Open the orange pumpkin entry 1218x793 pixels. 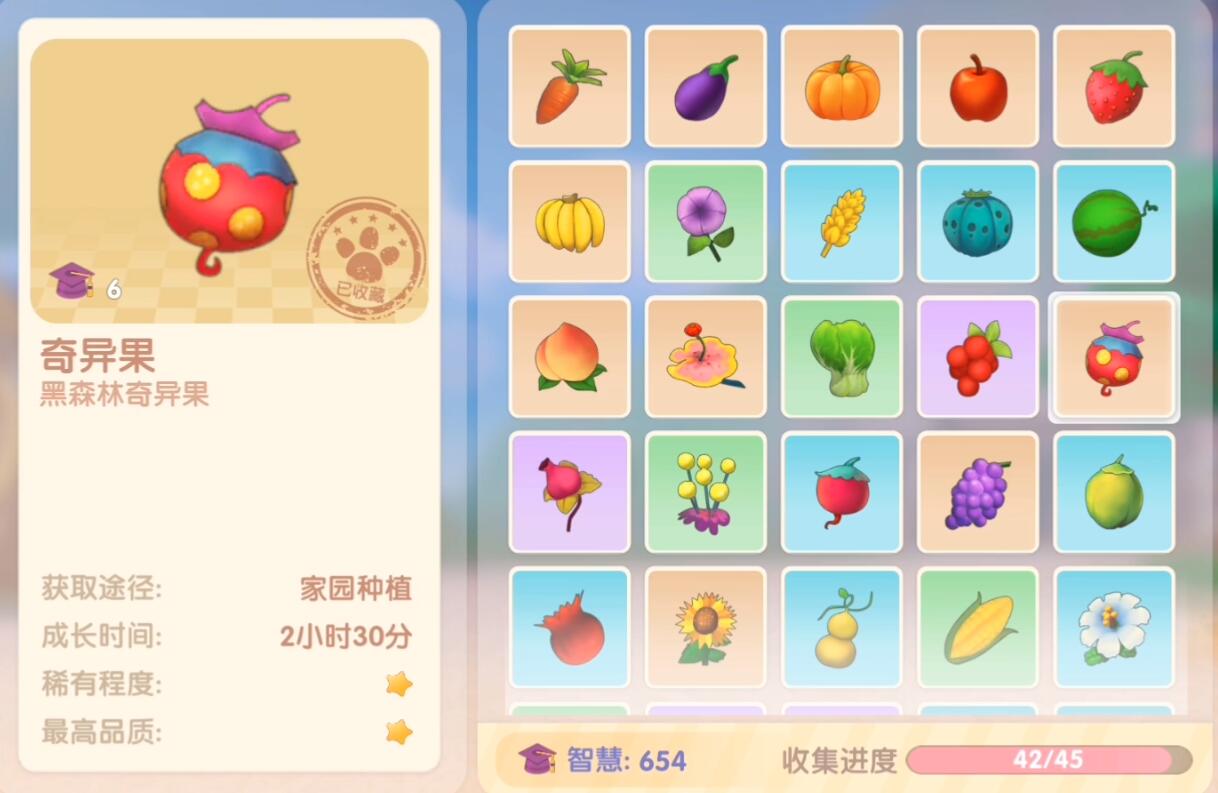841,87
